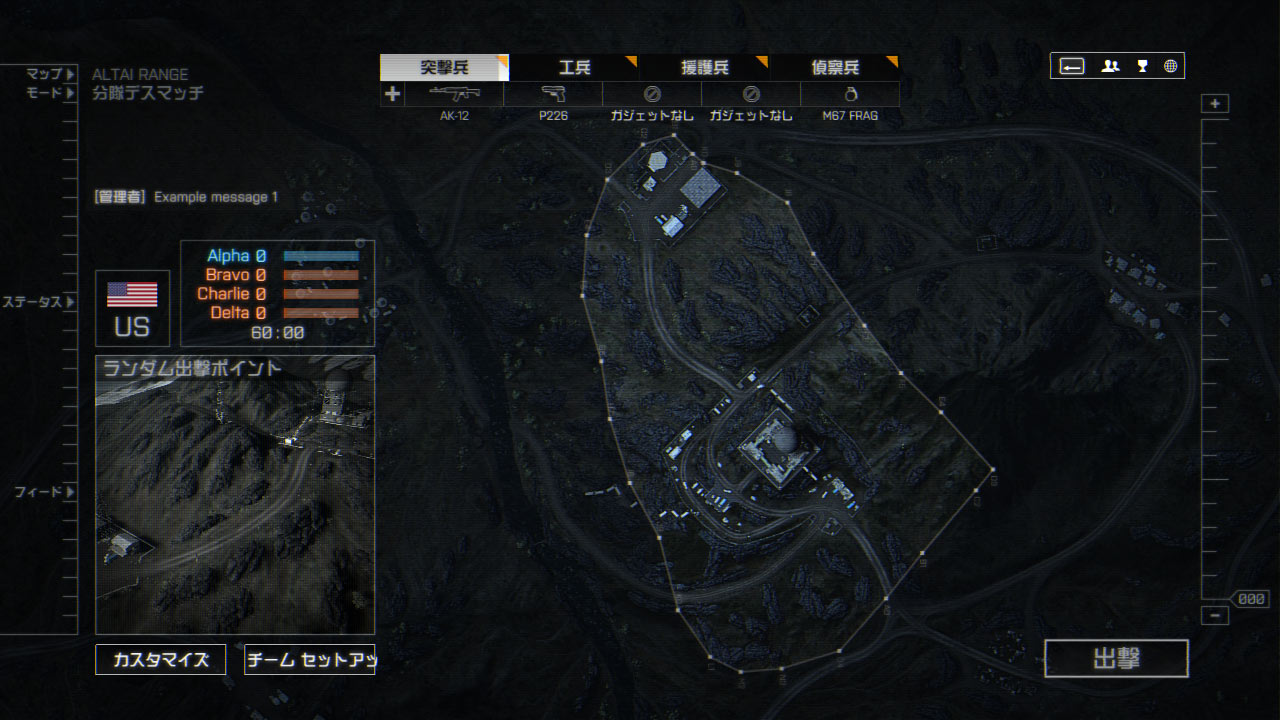Select the ランダム出撃ポイント spawn preview

235,495
